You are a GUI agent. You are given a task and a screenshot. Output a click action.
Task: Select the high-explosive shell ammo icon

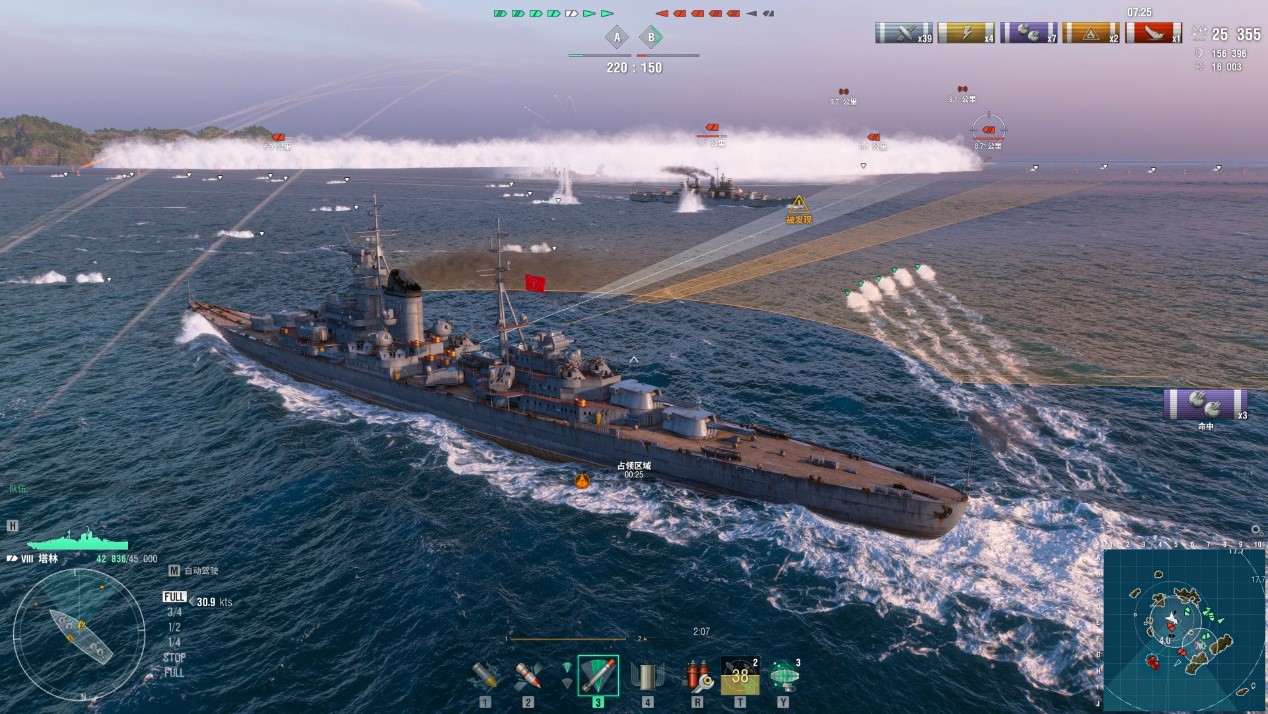[486, 676]
